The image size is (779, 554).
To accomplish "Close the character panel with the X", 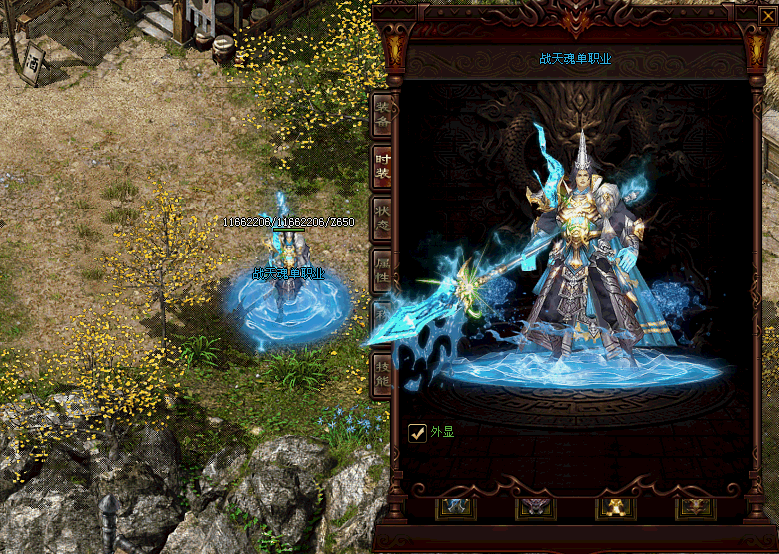I will coord(767,16).
